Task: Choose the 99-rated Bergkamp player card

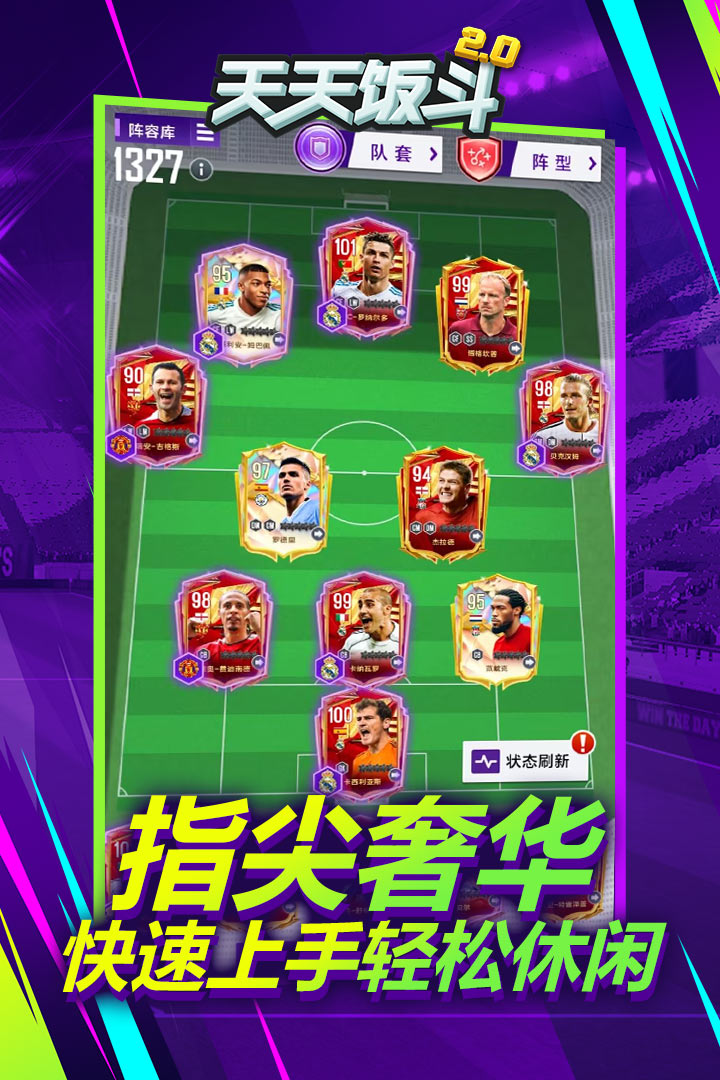Action: (482, 315)
